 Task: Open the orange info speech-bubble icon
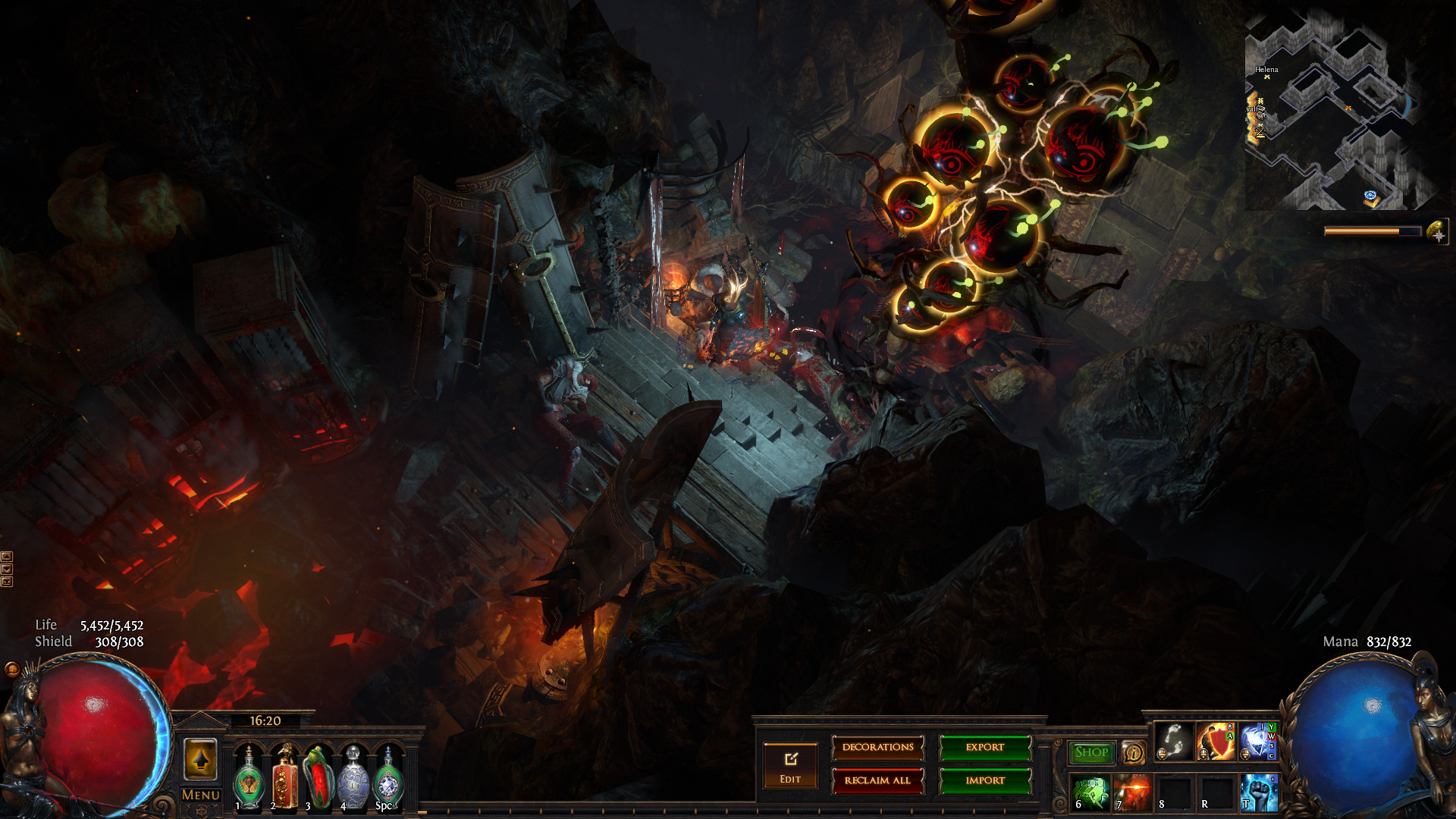(1133, 752)
